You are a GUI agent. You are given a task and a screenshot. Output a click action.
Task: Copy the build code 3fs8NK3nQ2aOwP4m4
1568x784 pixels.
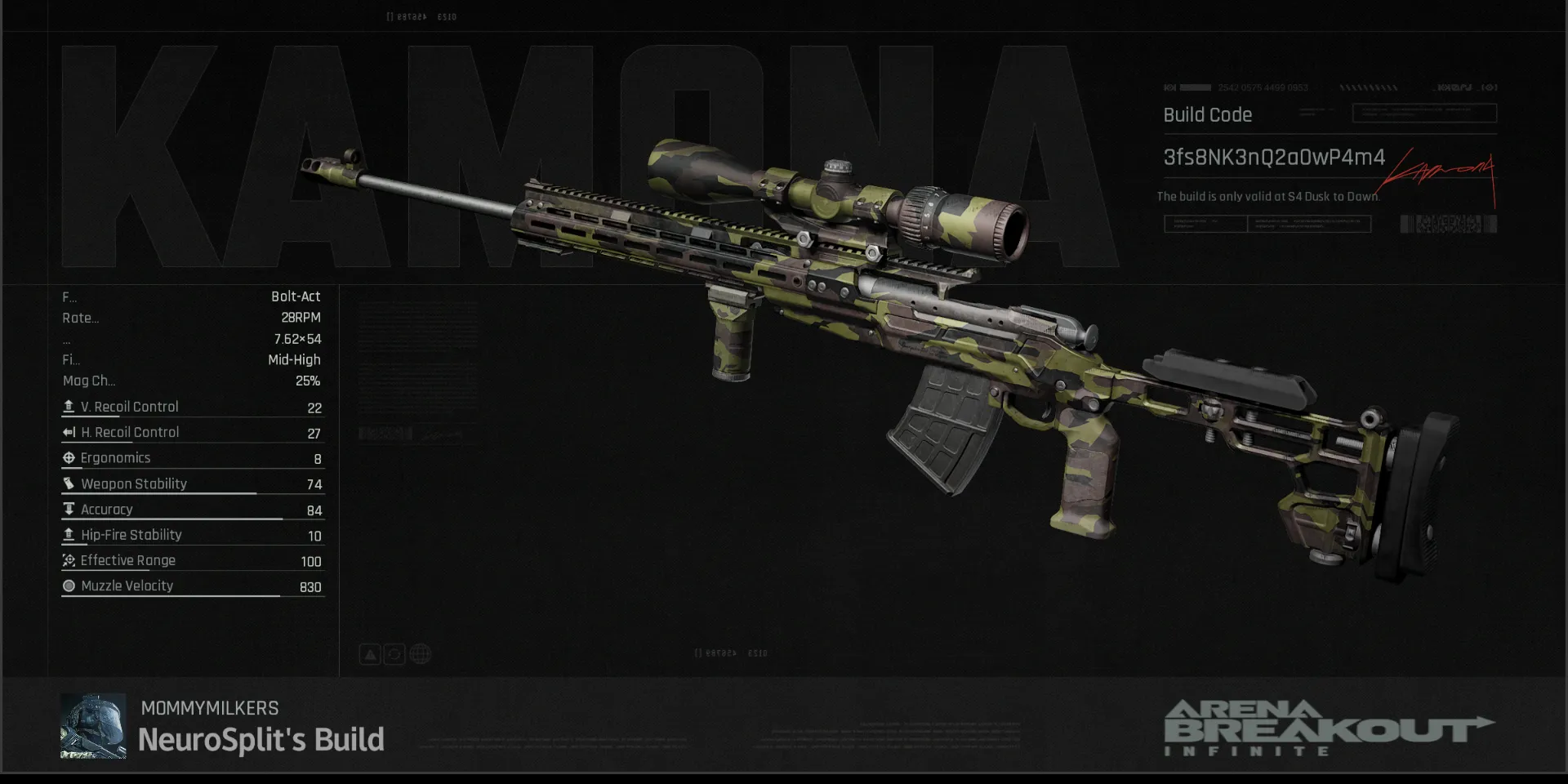[1274, 158]
